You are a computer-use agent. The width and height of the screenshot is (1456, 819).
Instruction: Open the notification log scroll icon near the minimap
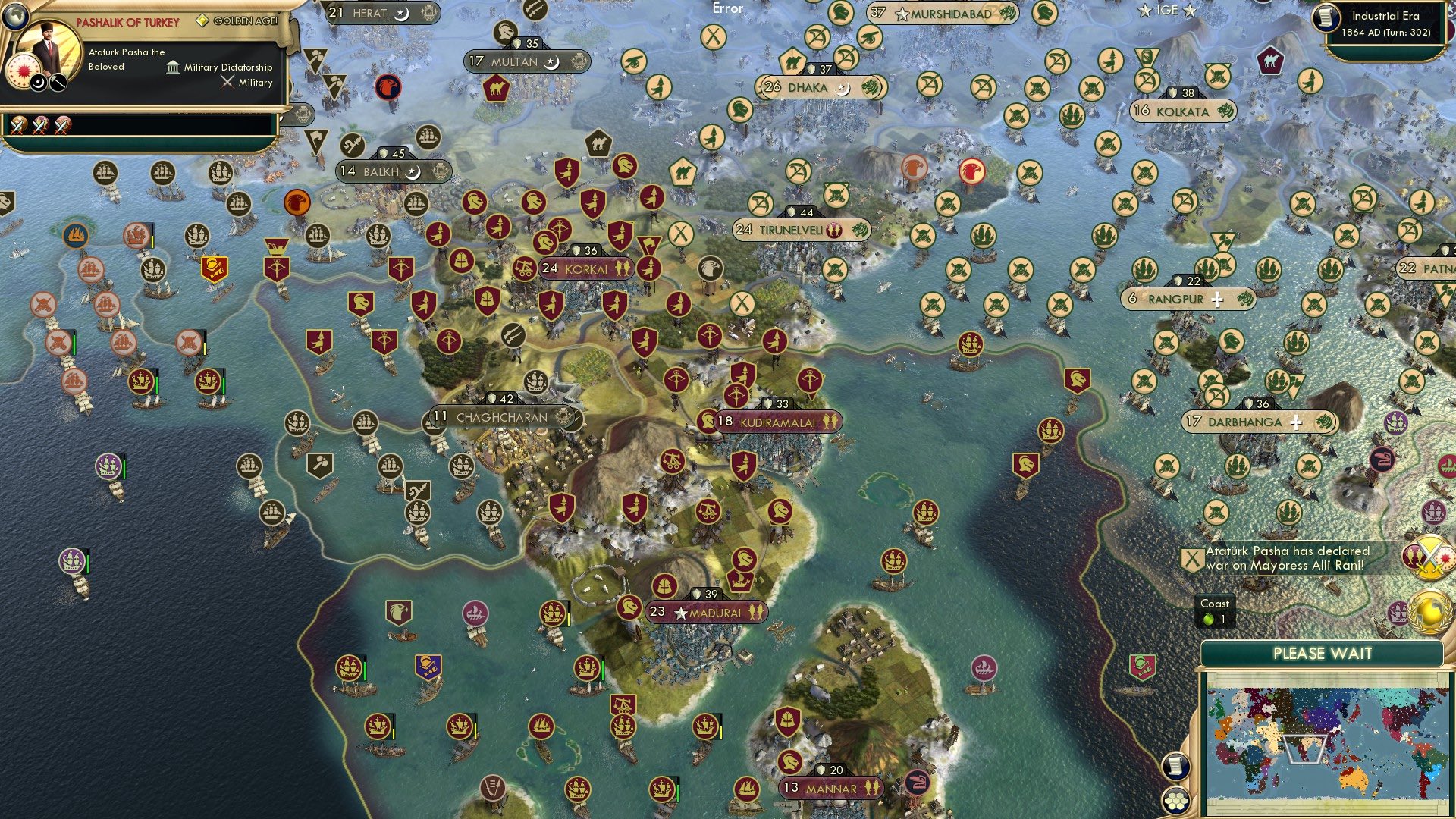point(1176,767)
